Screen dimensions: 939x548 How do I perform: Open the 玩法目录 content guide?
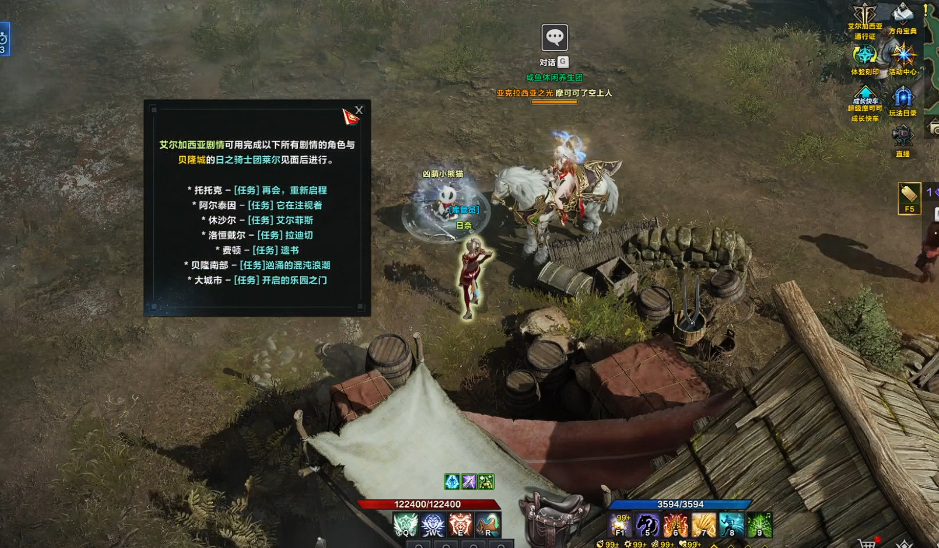[903, 98]
